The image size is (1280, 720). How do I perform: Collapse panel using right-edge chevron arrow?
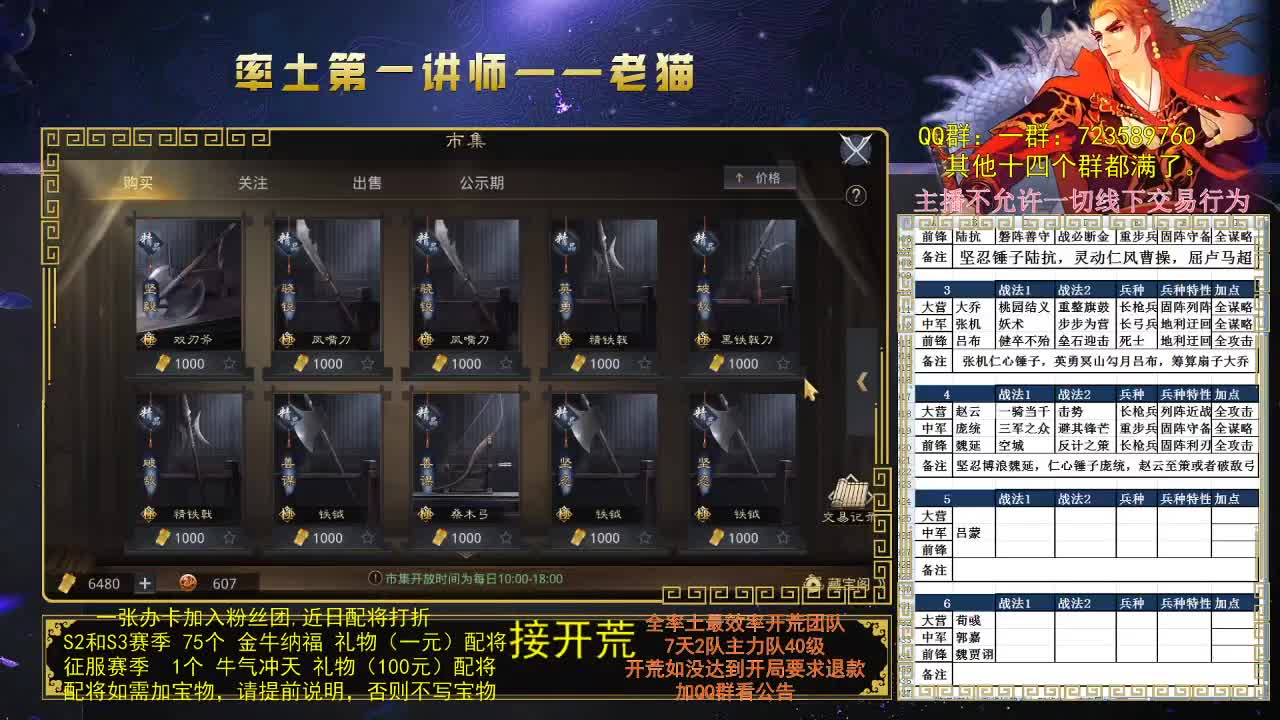tap(862, 382)
